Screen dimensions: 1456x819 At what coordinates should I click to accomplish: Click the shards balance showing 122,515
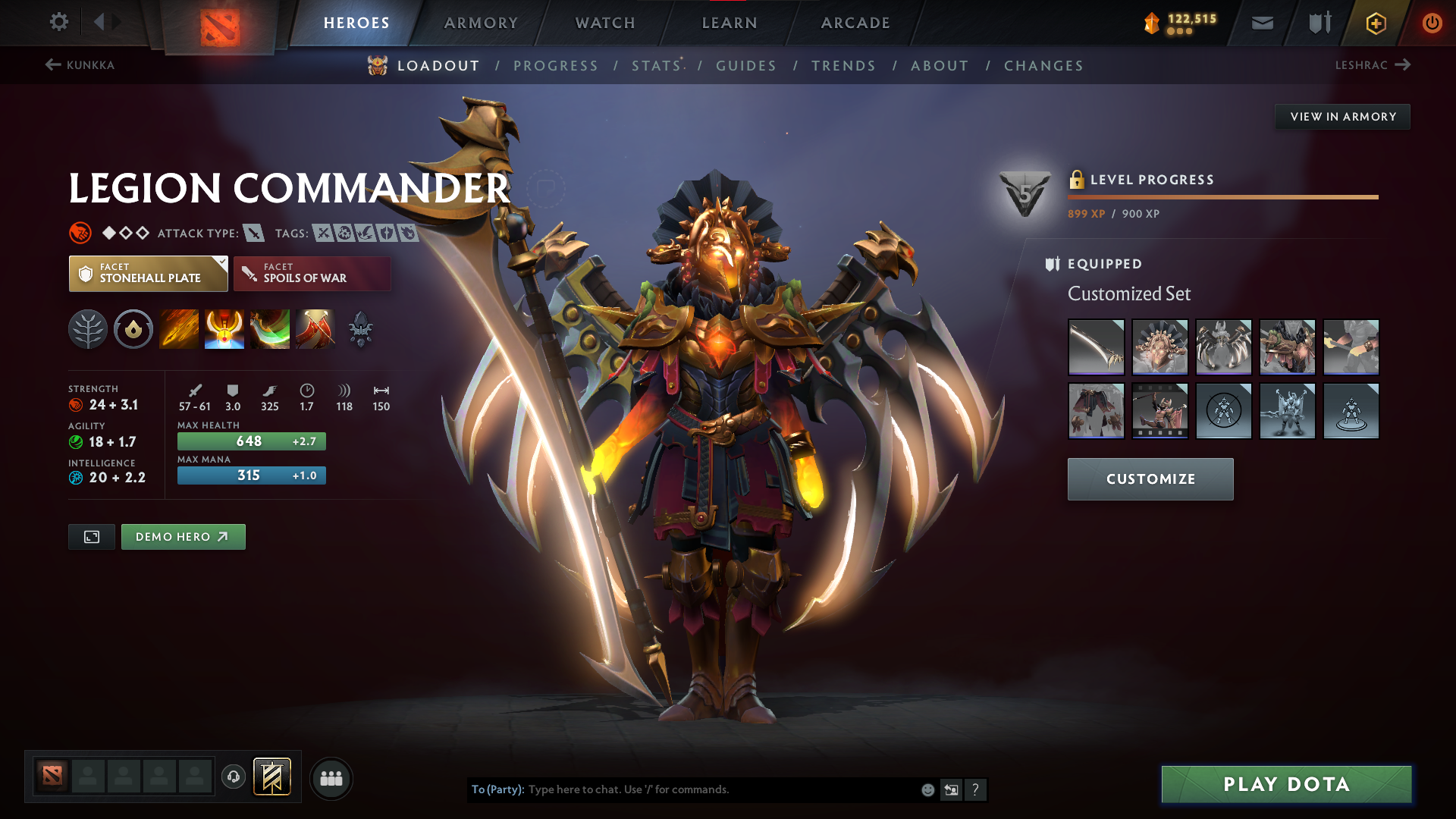[1183, 23]
